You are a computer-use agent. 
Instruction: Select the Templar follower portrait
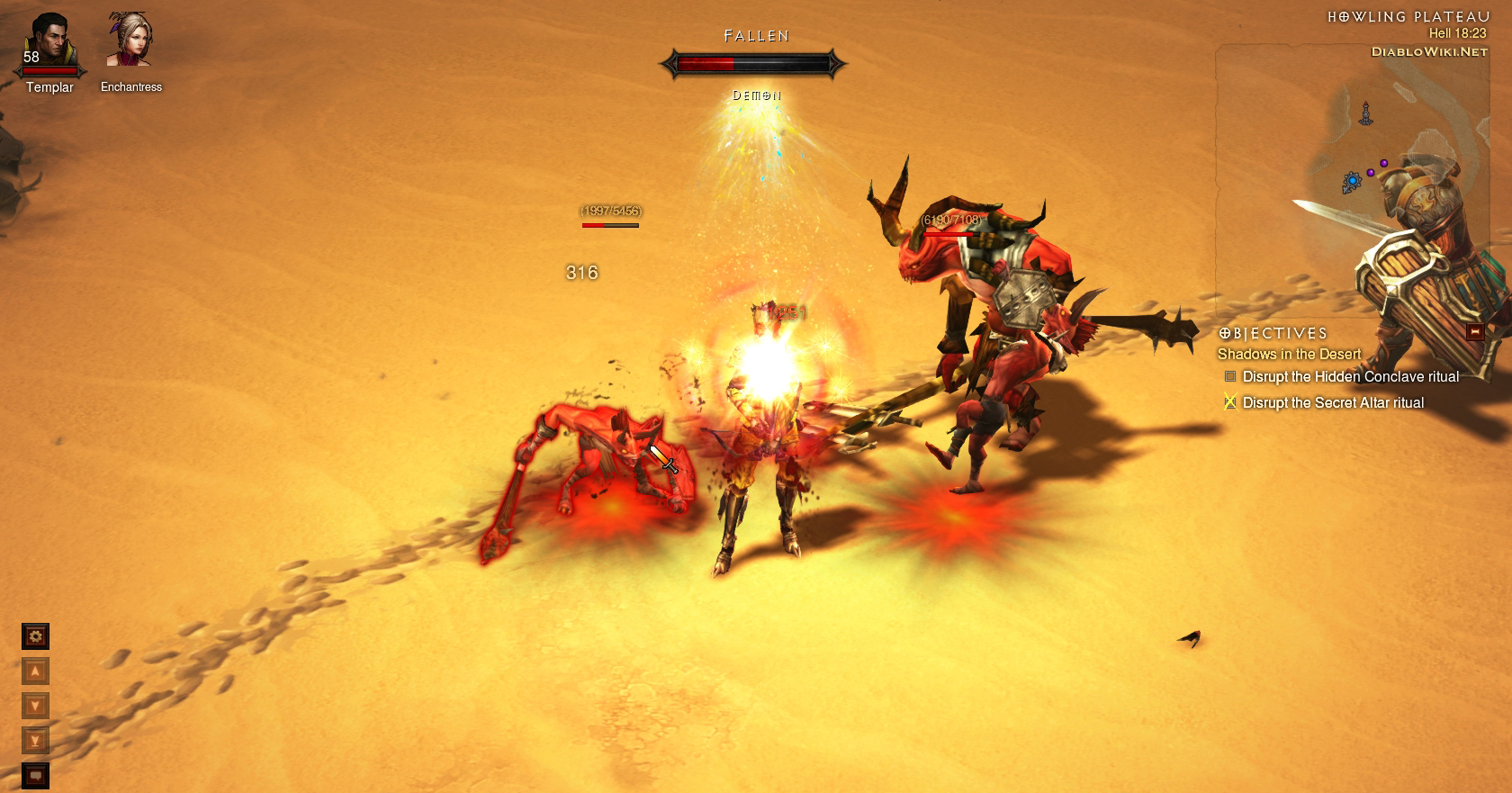(49, 42)
